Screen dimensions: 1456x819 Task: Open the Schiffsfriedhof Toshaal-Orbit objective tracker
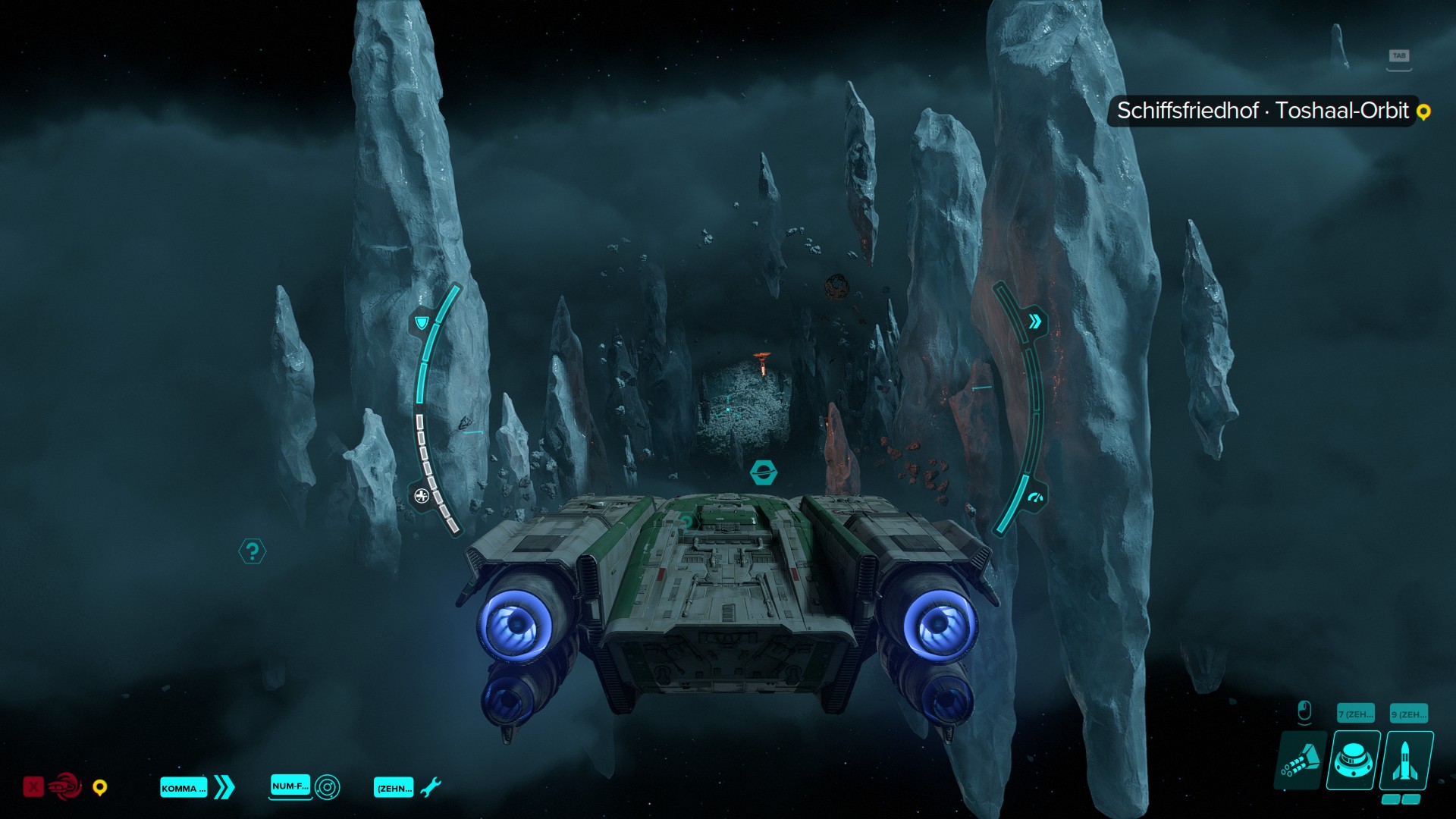click(1263, 111)
